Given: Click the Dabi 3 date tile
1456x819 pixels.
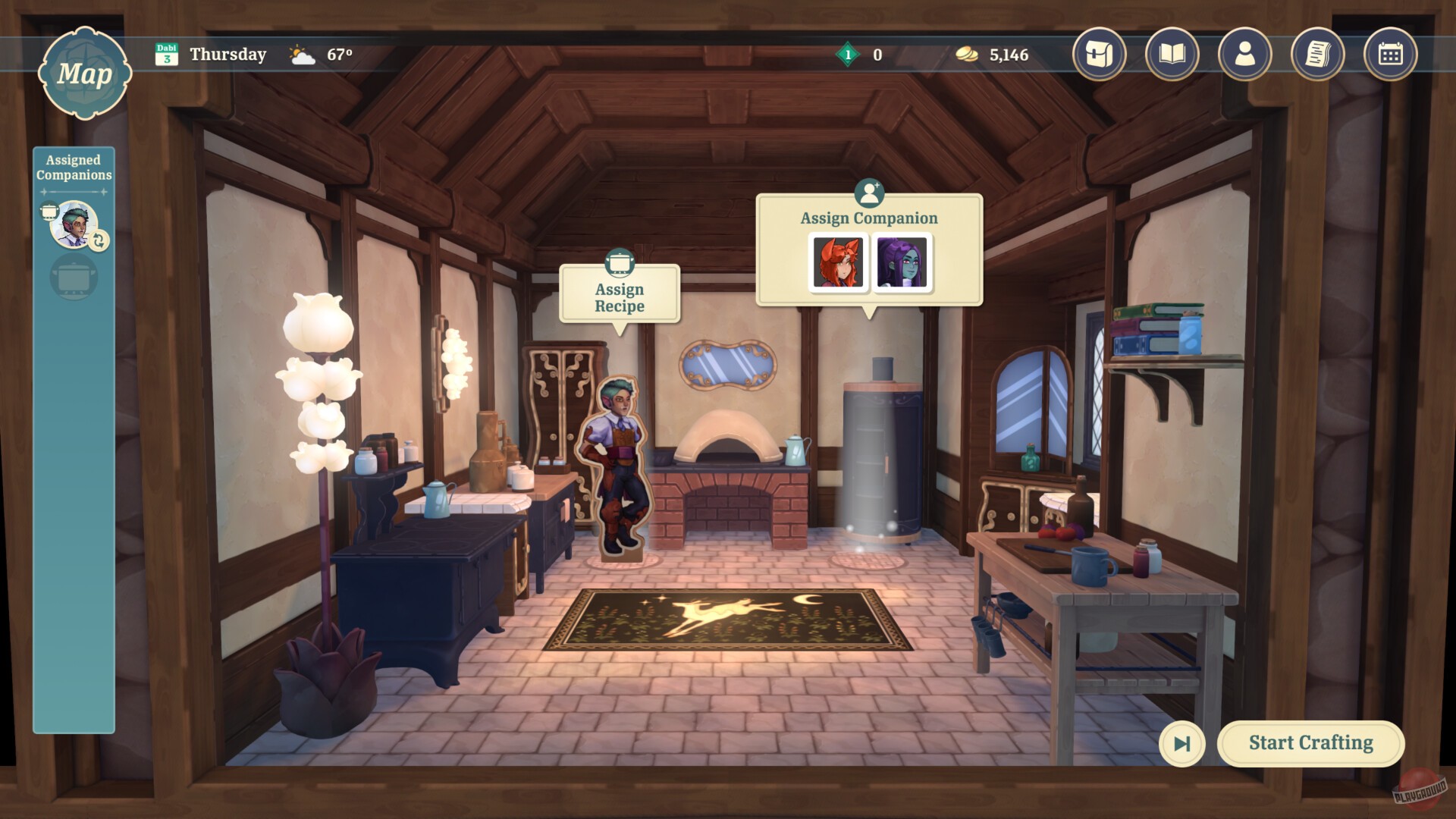Looking at the screenshot, I should (x=168, y=54).
